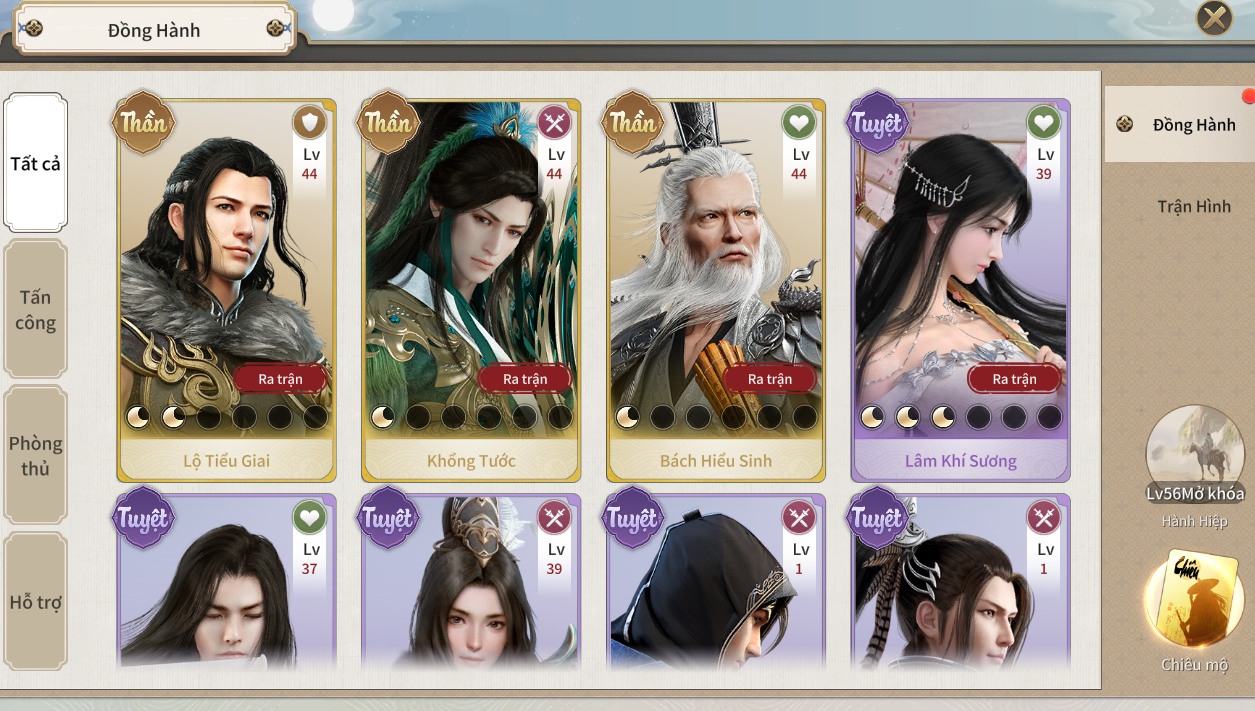Deploy Lộ Tiểu Giai with Ra trận
Screen dimensions: 1255x711
pos(283,379)
